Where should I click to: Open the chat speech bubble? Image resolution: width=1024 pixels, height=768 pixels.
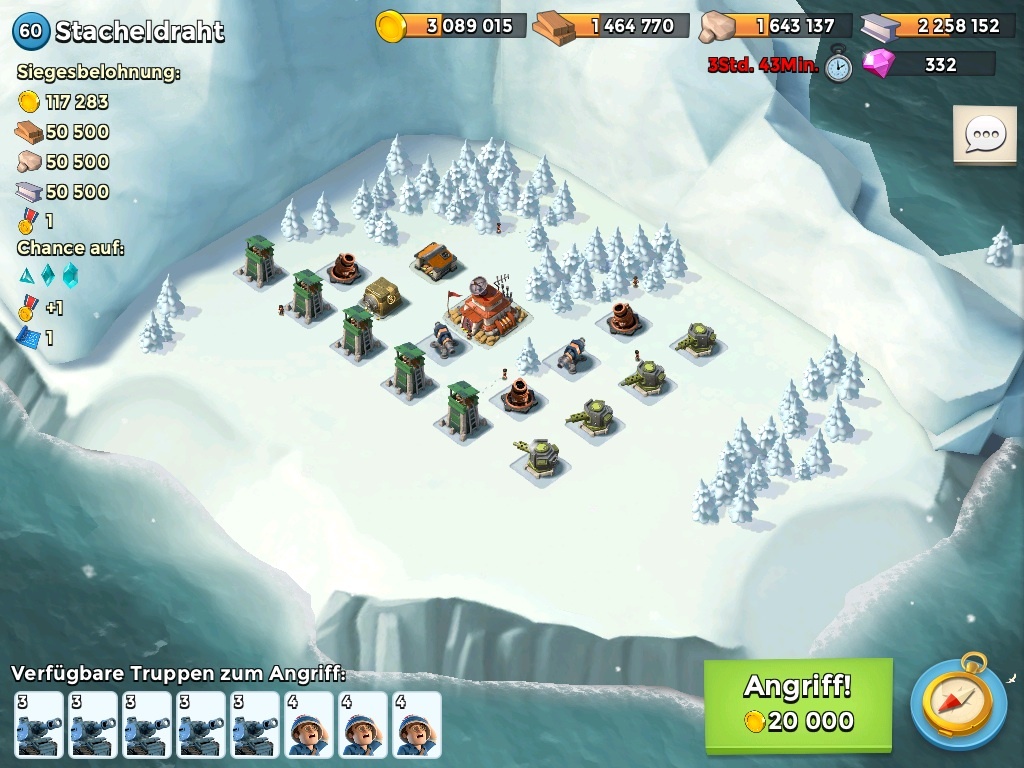pos(984,135)
